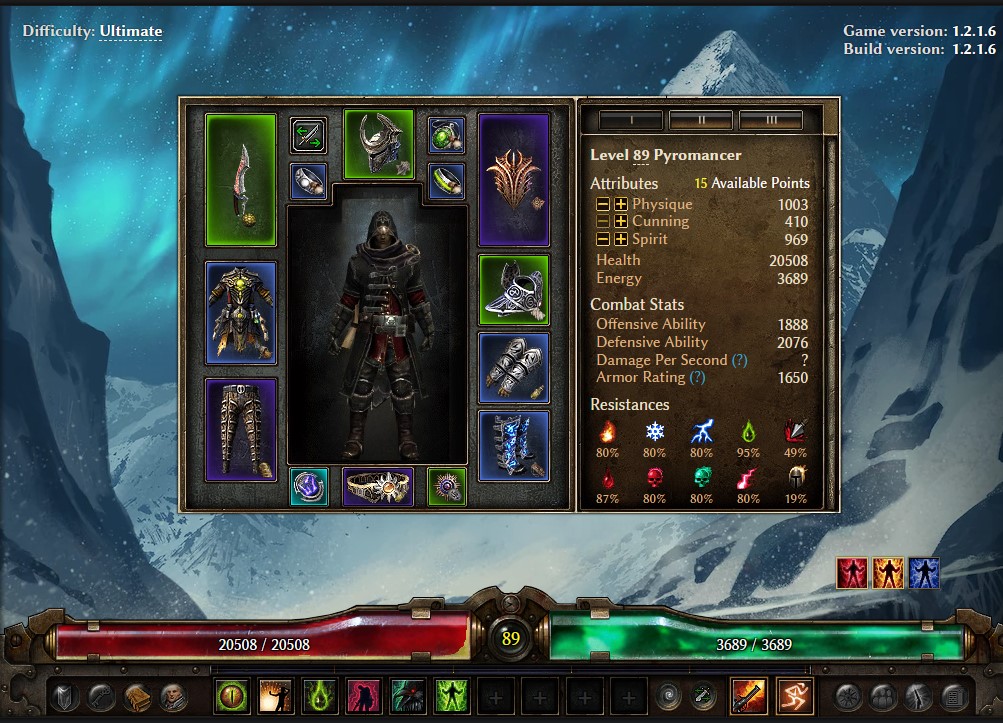The width and height of the screenshot is (1003, 723).
Task: Choose the gauntlets equipment slot
Action: 514,367
